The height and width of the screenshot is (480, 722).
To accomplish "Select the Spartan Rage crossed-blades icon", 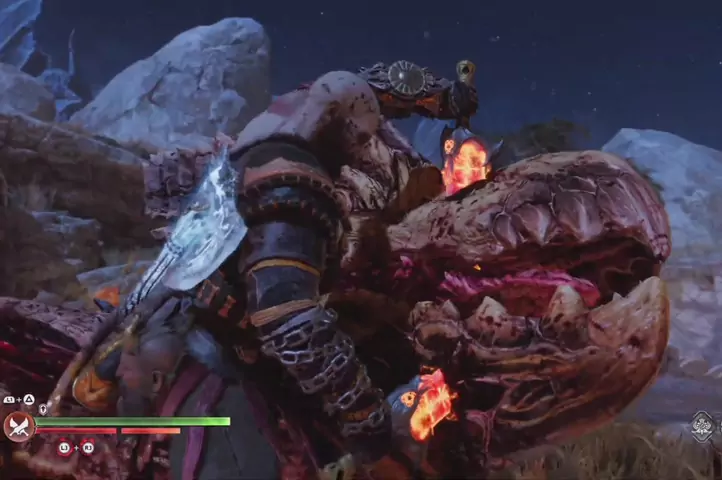I will (x=19, y=427).
